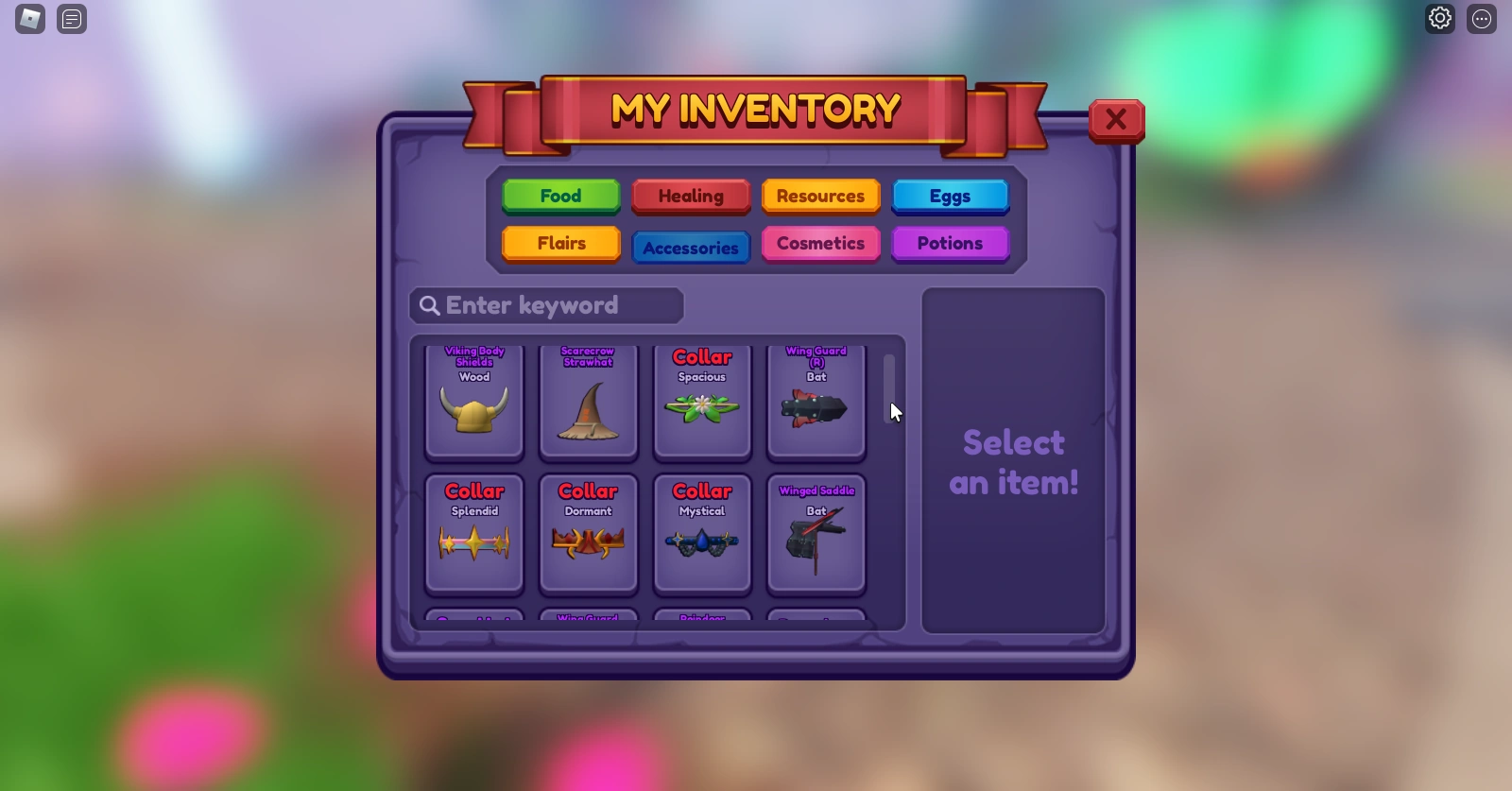Switch to the Healing category
Viewport: 1512px width, 791px height.
(691, 197)
